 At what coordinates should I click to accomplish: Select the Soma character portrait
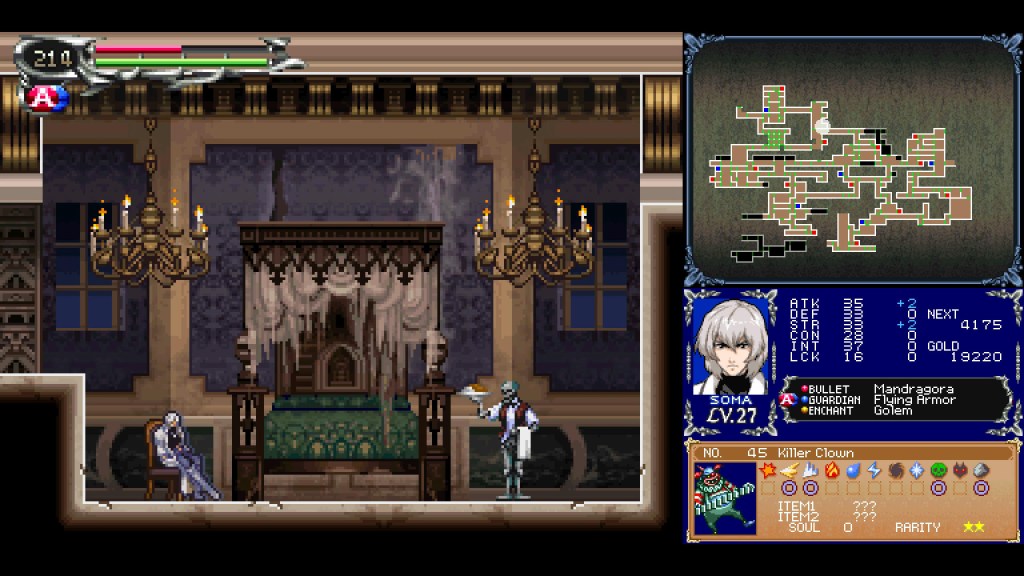coord(733,347)
